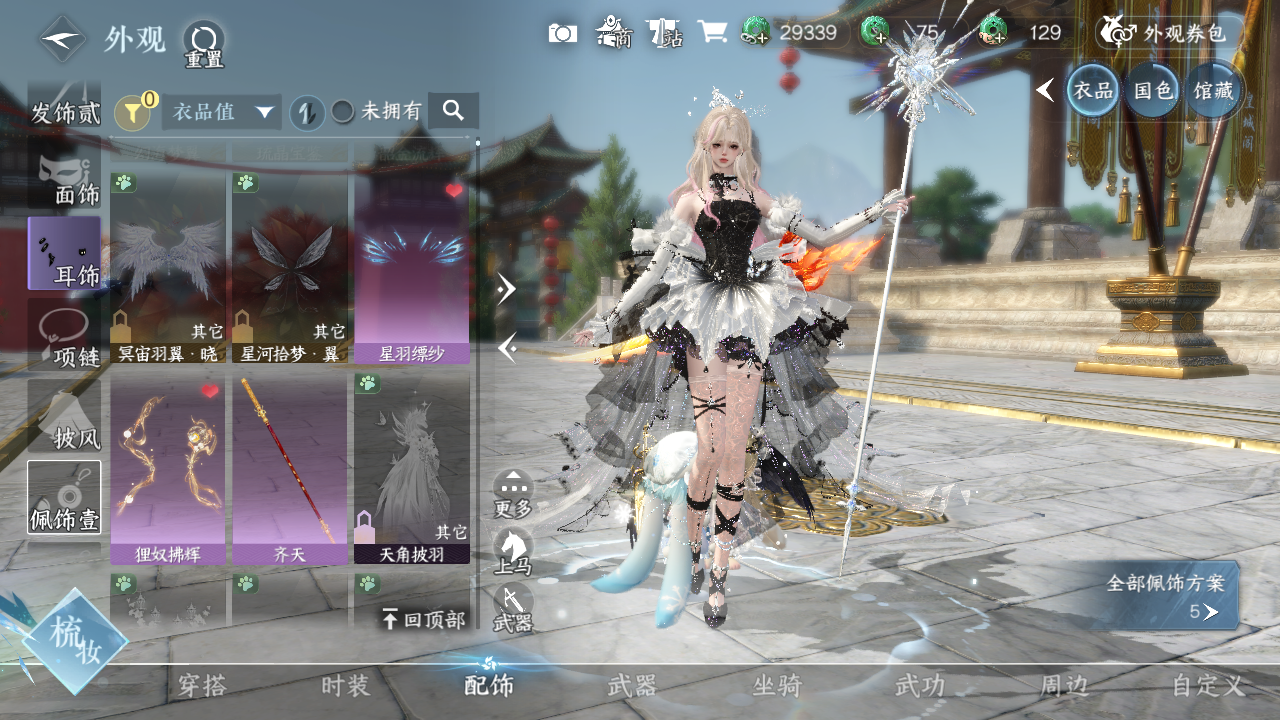1280x720 pixels.
Task: Choose the 披风 category
Action: pos(64,416)
